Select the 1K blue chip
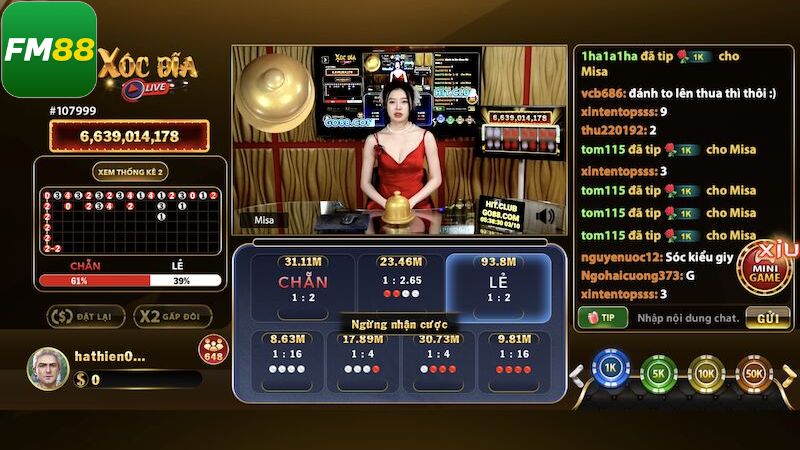The width and height of the screenshot is (800, 450). (609, 371)
